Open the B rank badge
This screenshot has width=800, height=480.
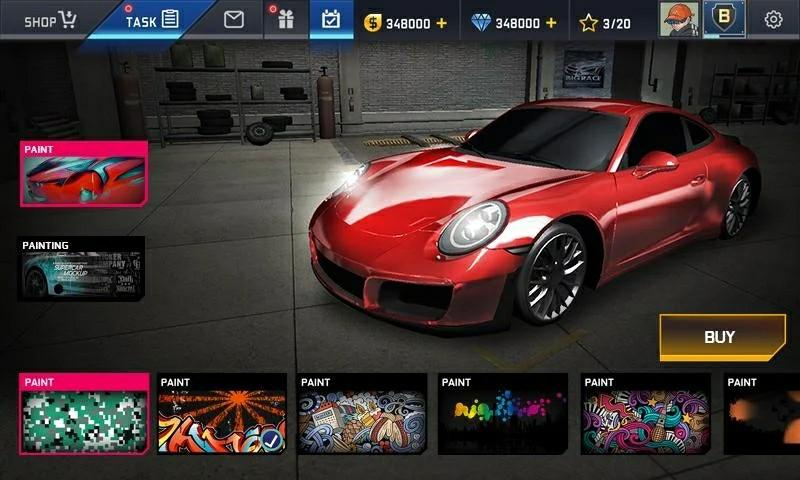pyautogui.click(x=724, y=19)
